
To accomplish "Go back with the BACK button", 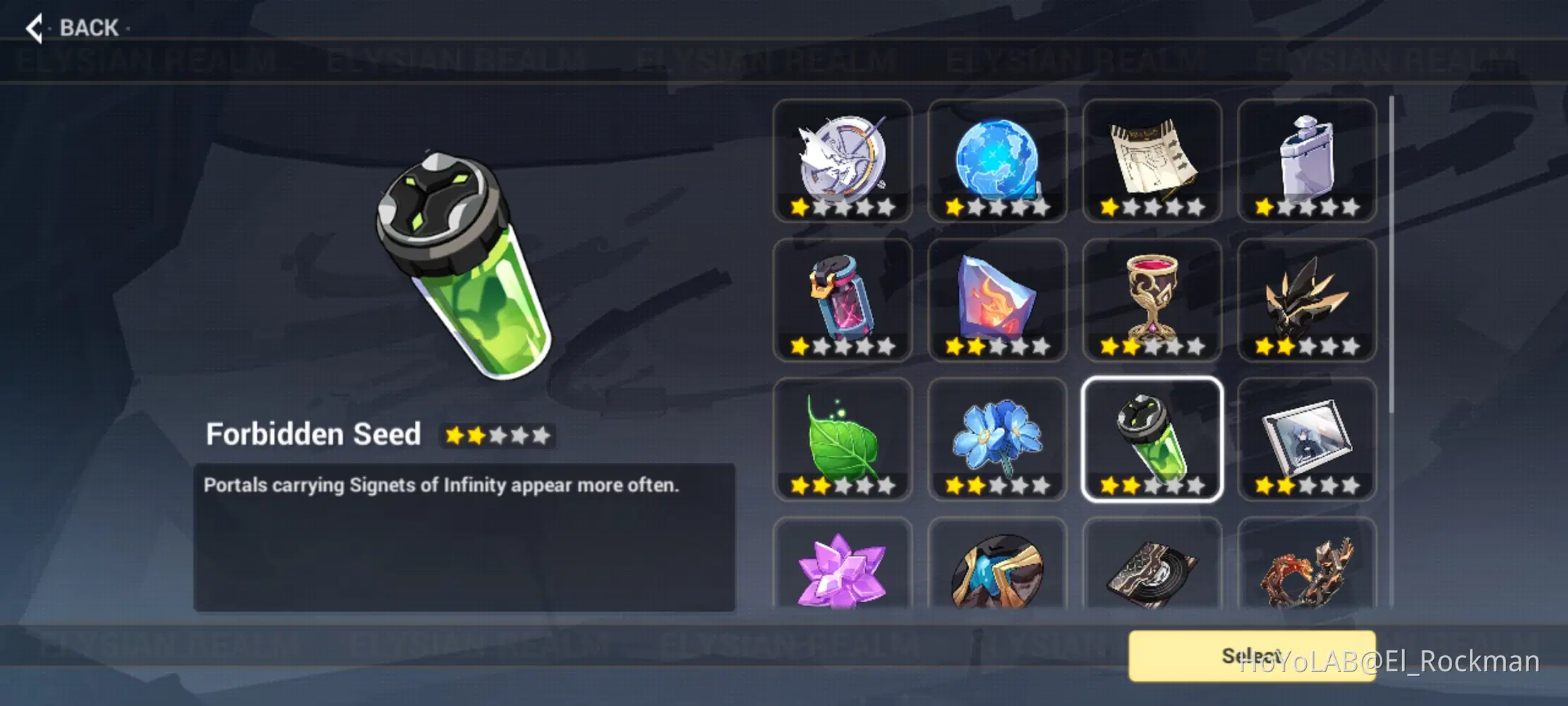I will (x=73, y=28).
